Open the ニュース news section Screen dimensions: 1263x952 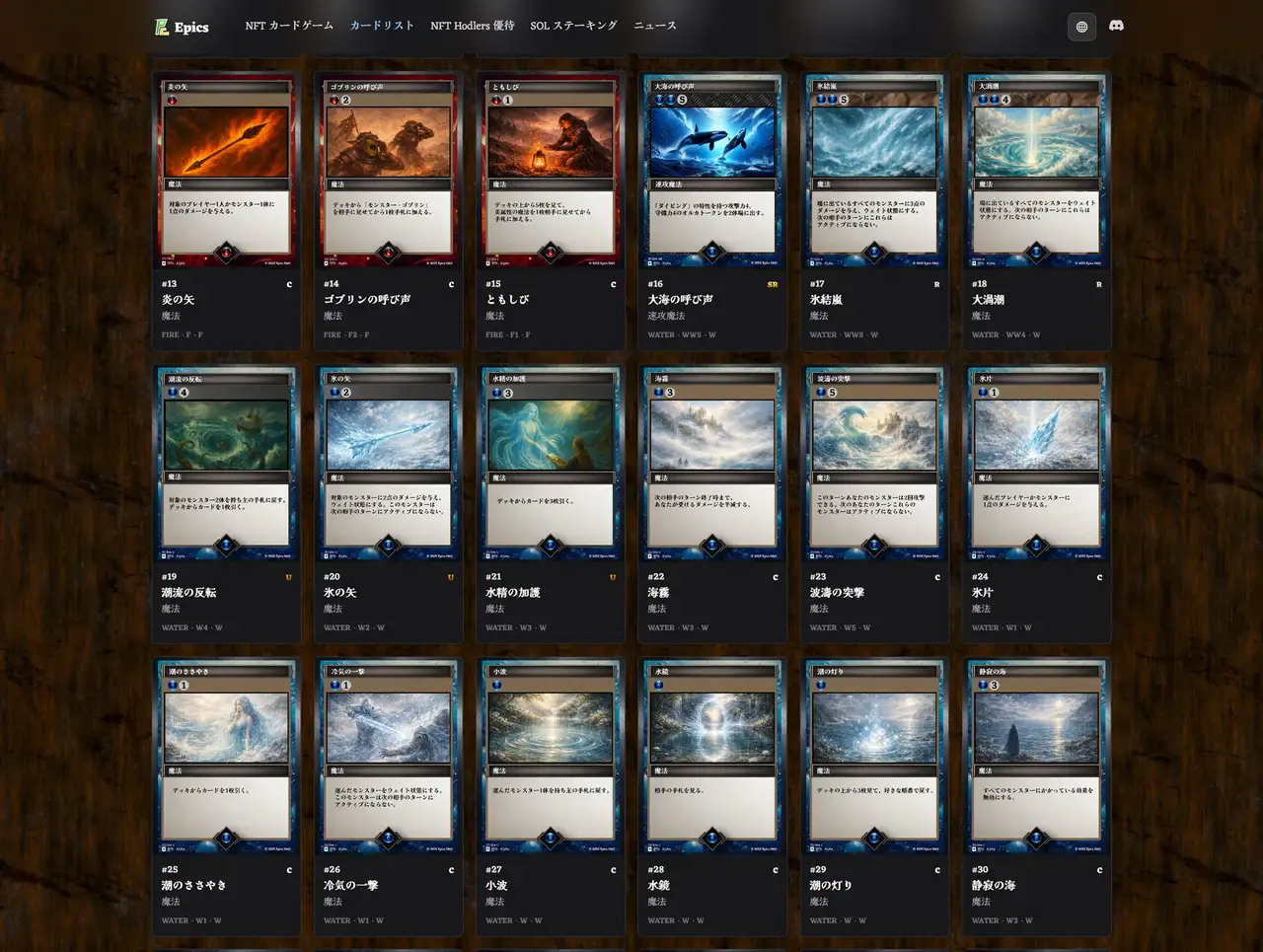[x=655, y=27]
